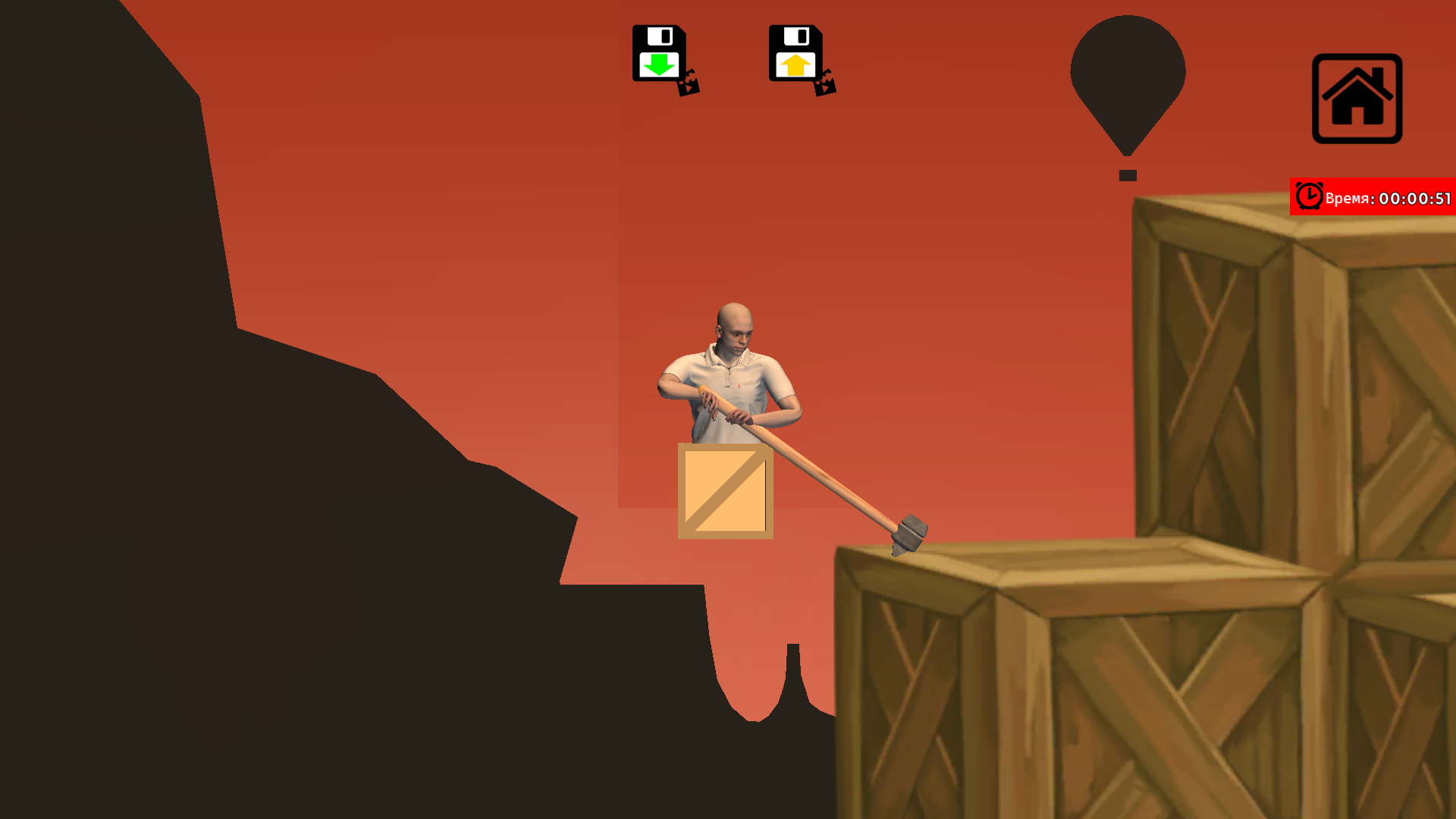
Task: Click the alarm clock icon on the timer panel
Action: pos(1308,196)
